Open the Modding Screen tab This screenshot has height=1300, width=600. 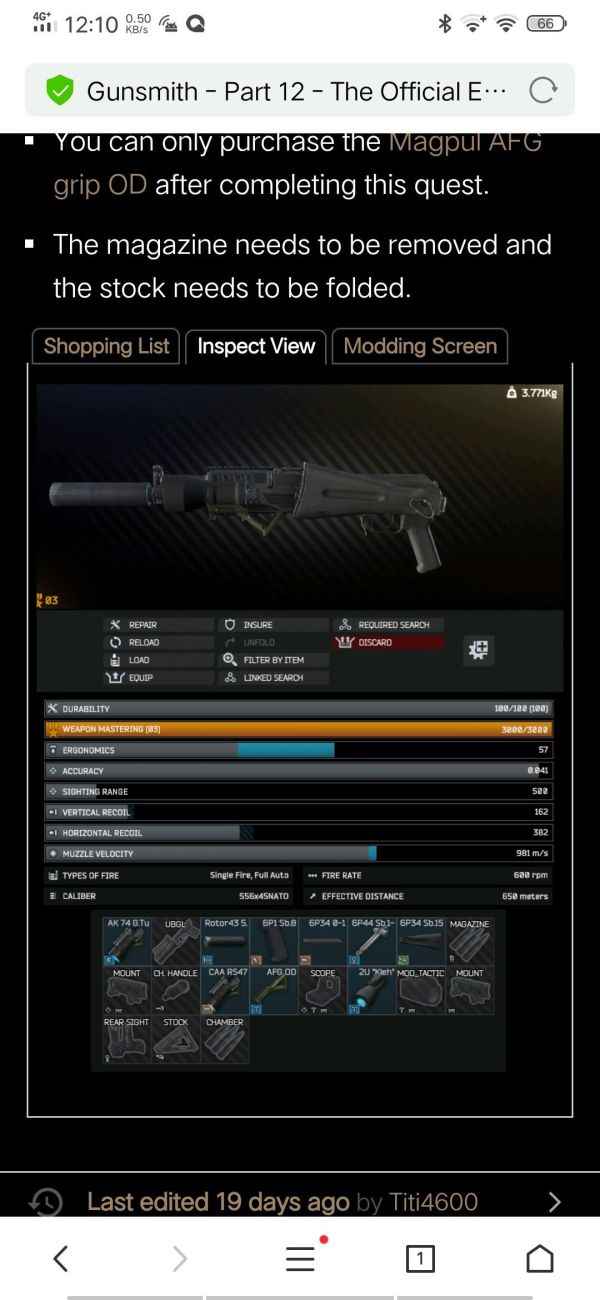coord(420,346)
